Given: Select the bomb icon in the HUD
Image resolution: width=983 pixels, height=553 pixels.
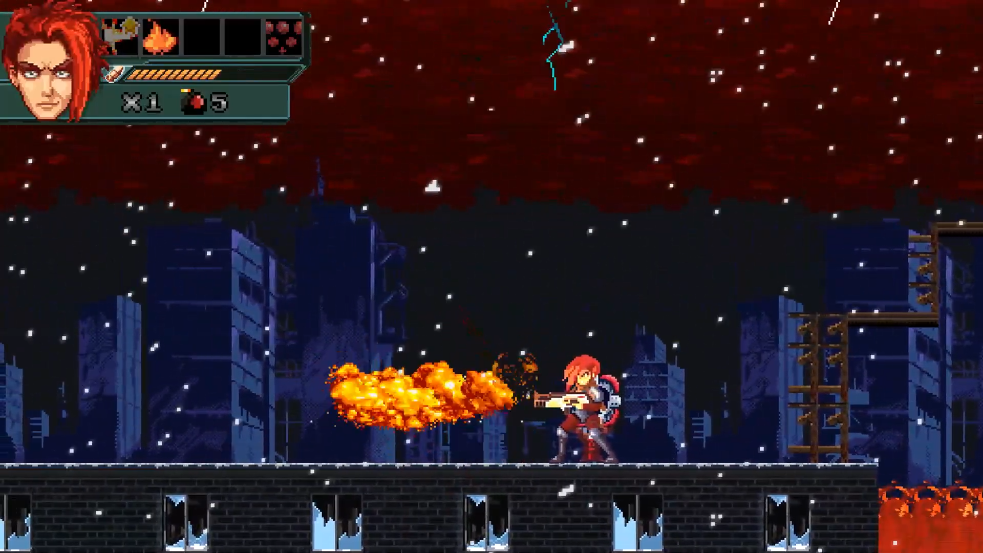Looking at the screenshot, I should (194, 101).
